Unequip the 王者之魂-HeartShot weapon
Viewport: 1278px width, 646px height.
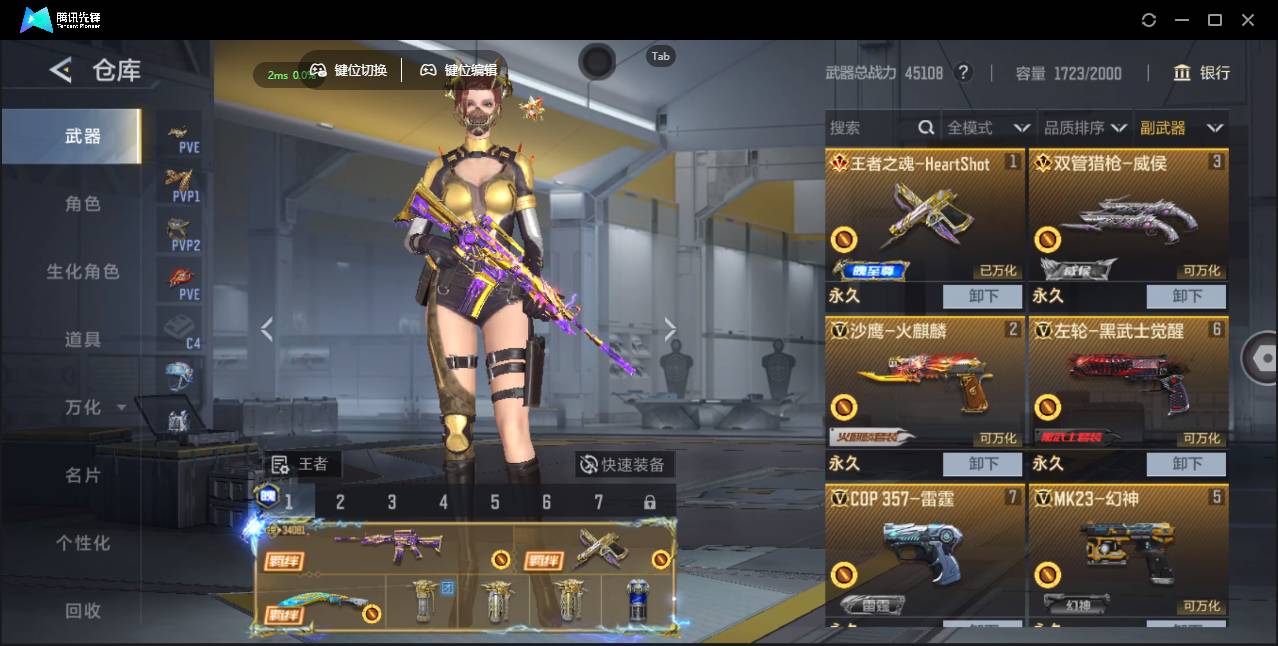pyautogui.click(x=982, y=296)
